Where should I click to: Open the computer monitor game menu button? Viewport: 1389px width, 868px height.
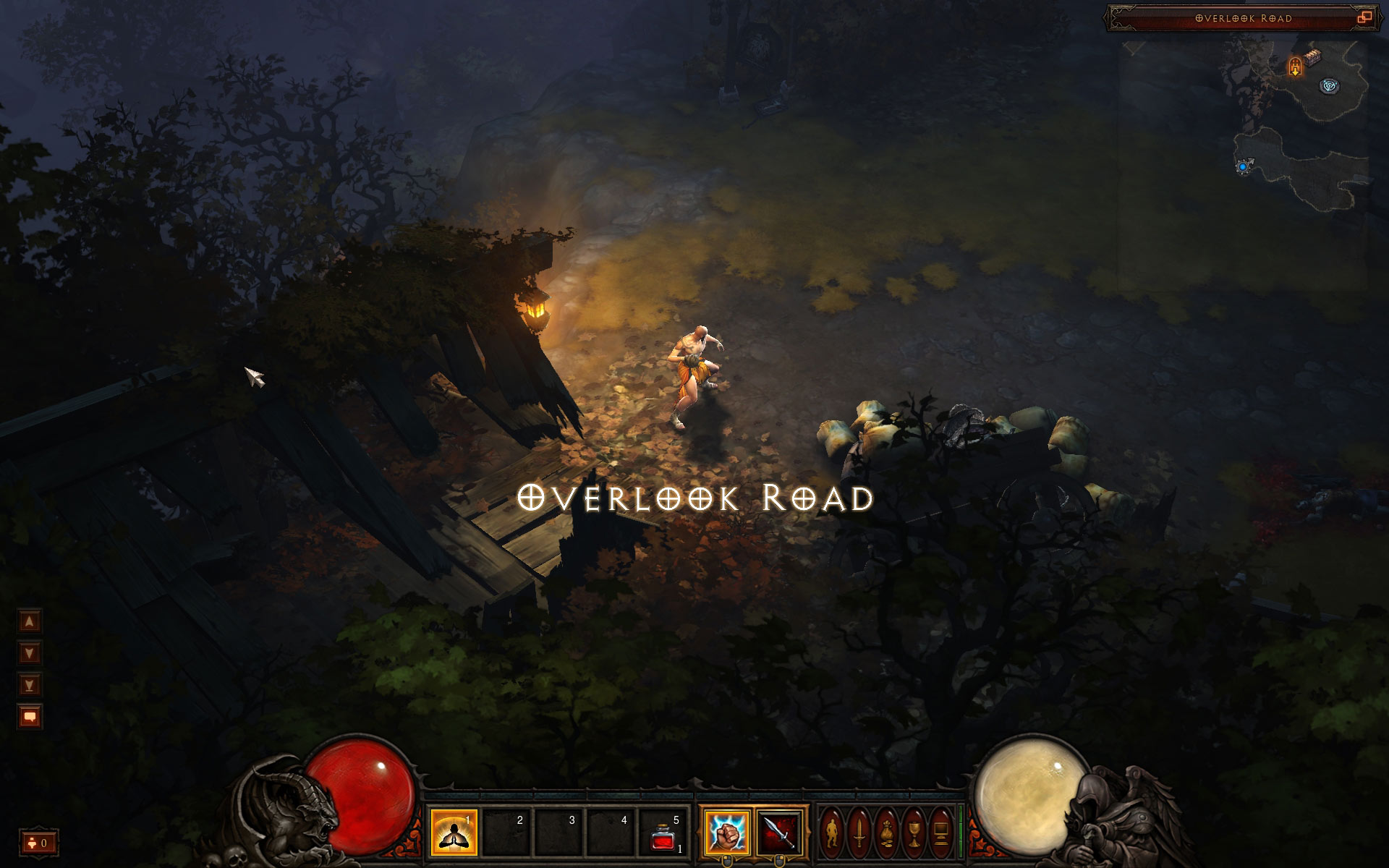(941, 833)
